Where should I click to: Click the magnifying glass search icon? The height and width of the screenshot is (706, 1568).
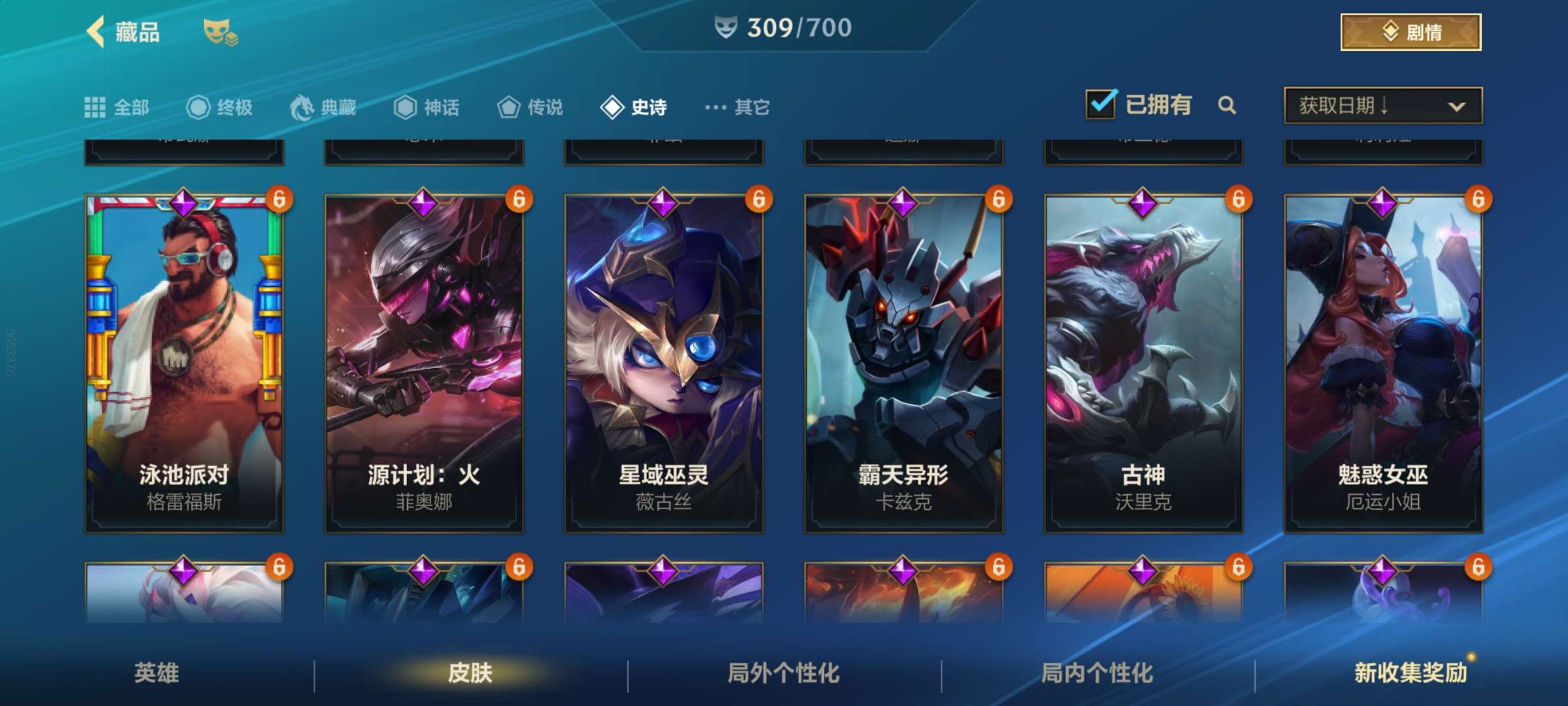(1227, 105)
